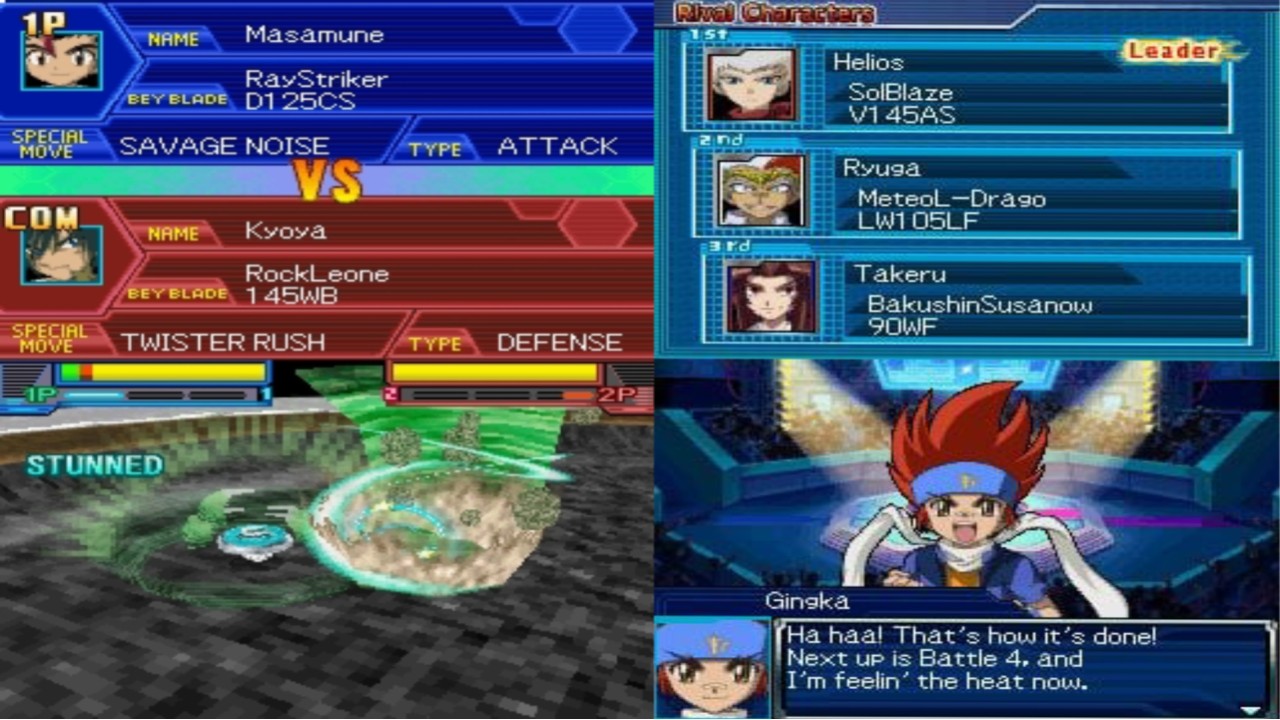This screenshot has height=720, width=1280.
Task: Select Helios in the Rival Characters list
Action: tap(957, 86)
